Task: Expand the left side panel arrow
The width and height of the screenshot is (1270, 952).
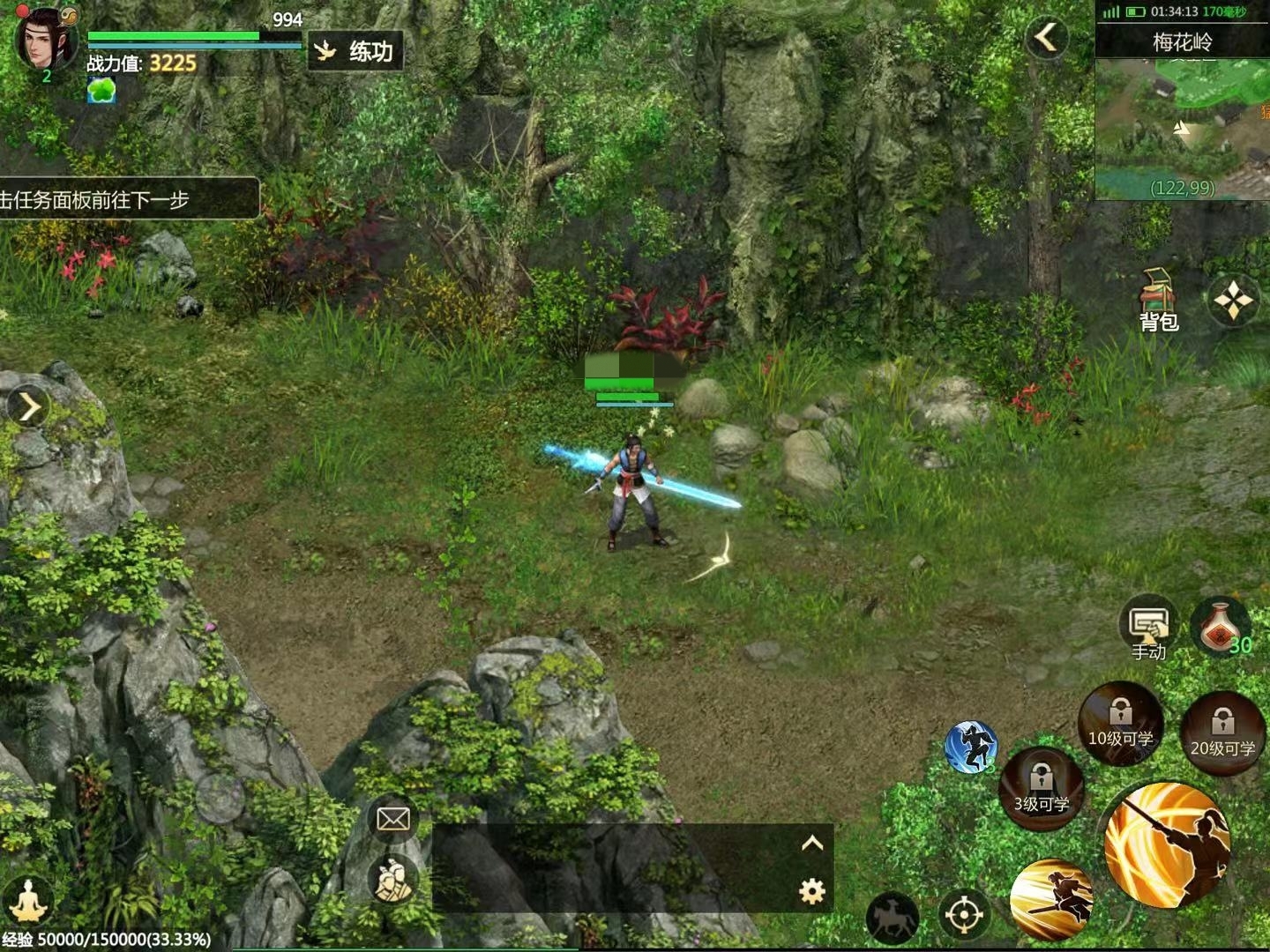Action: [x=29, y=407]
